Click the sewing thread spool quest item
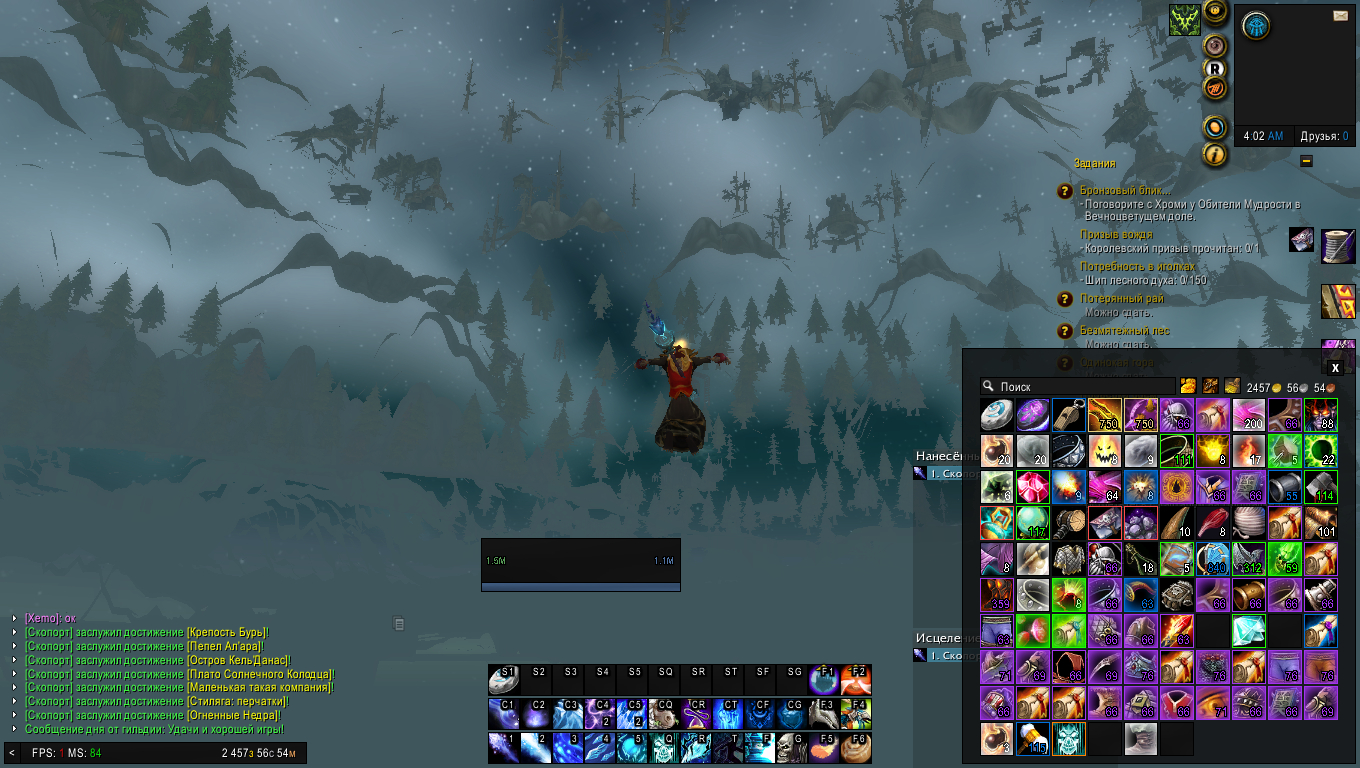The width and height of the screenshot is (1360, 768). tap(1337, 245)
